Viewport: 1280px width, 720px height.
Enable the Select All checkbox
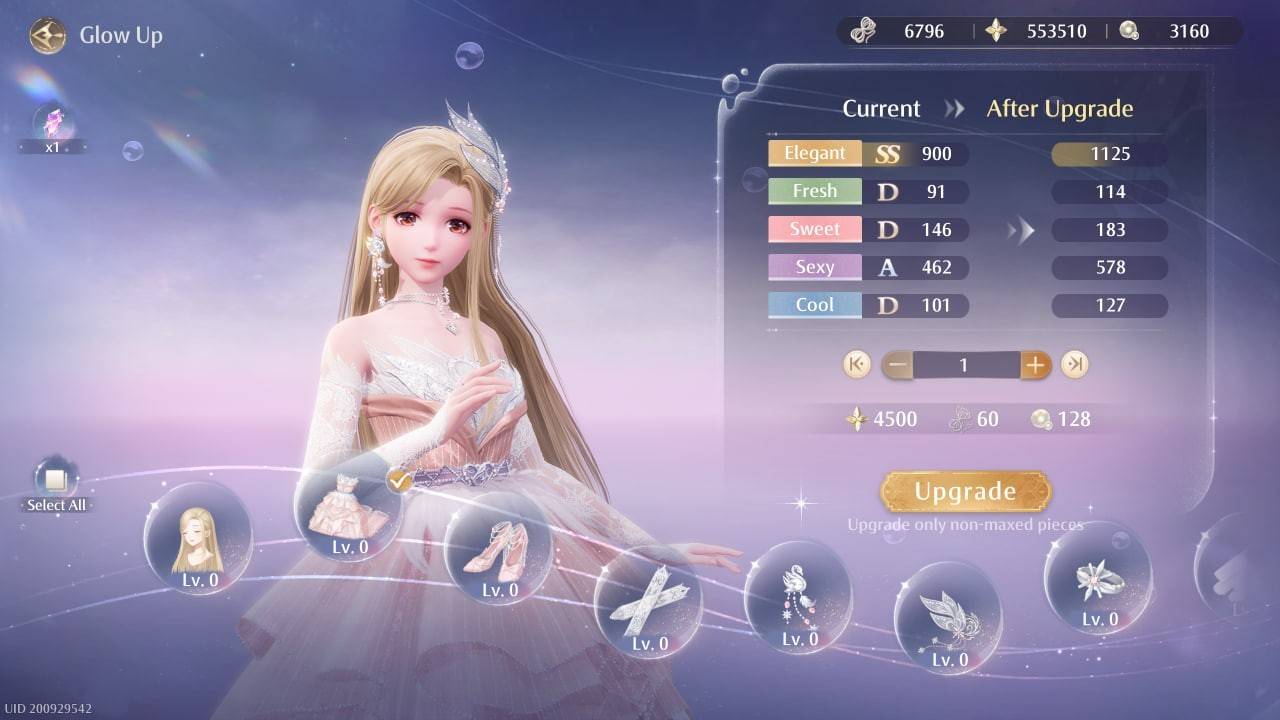[x=56, y=480]
